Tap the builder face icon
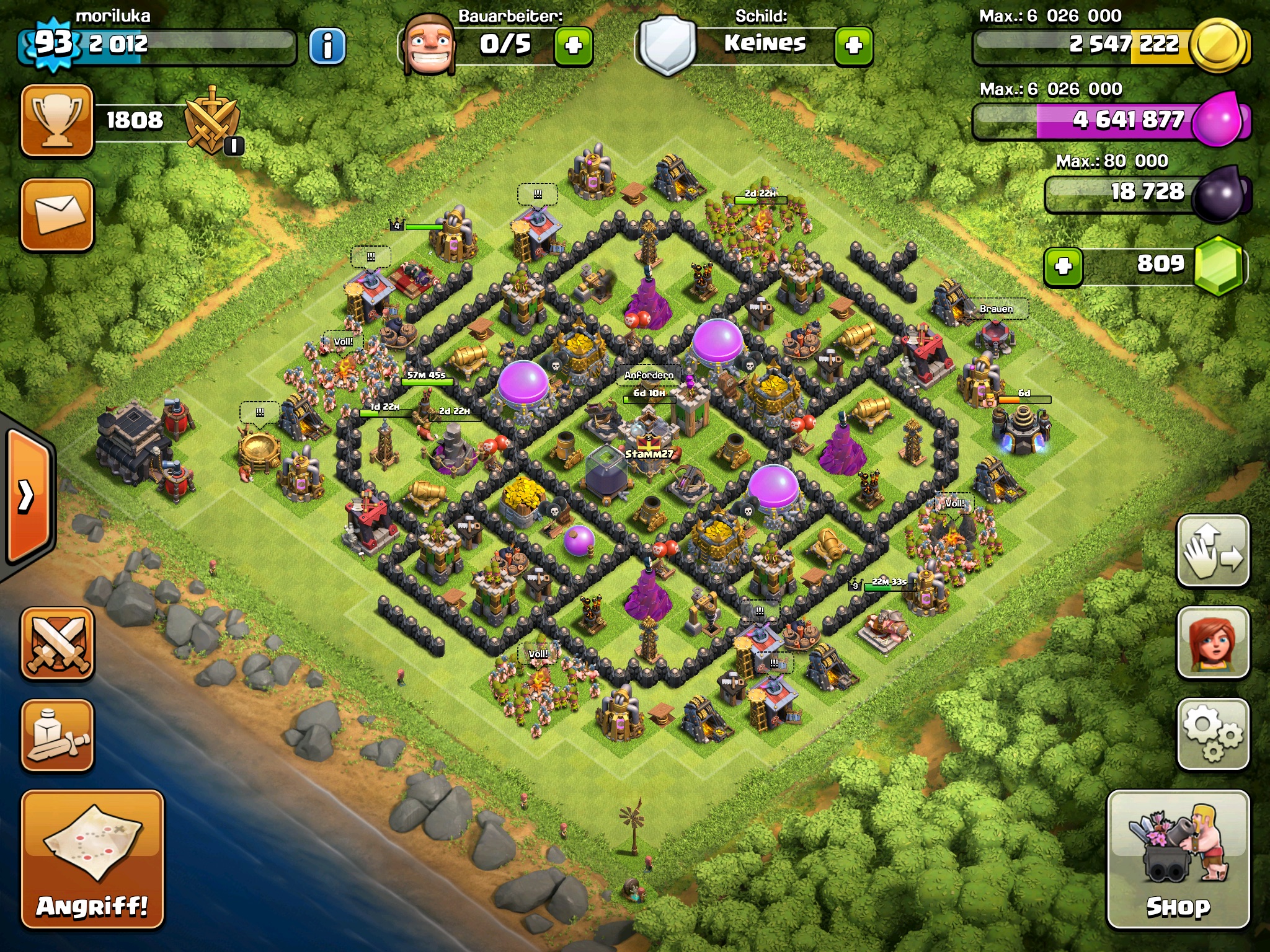The width and height of the screenshot is (1270, 952). pos(429,45)
